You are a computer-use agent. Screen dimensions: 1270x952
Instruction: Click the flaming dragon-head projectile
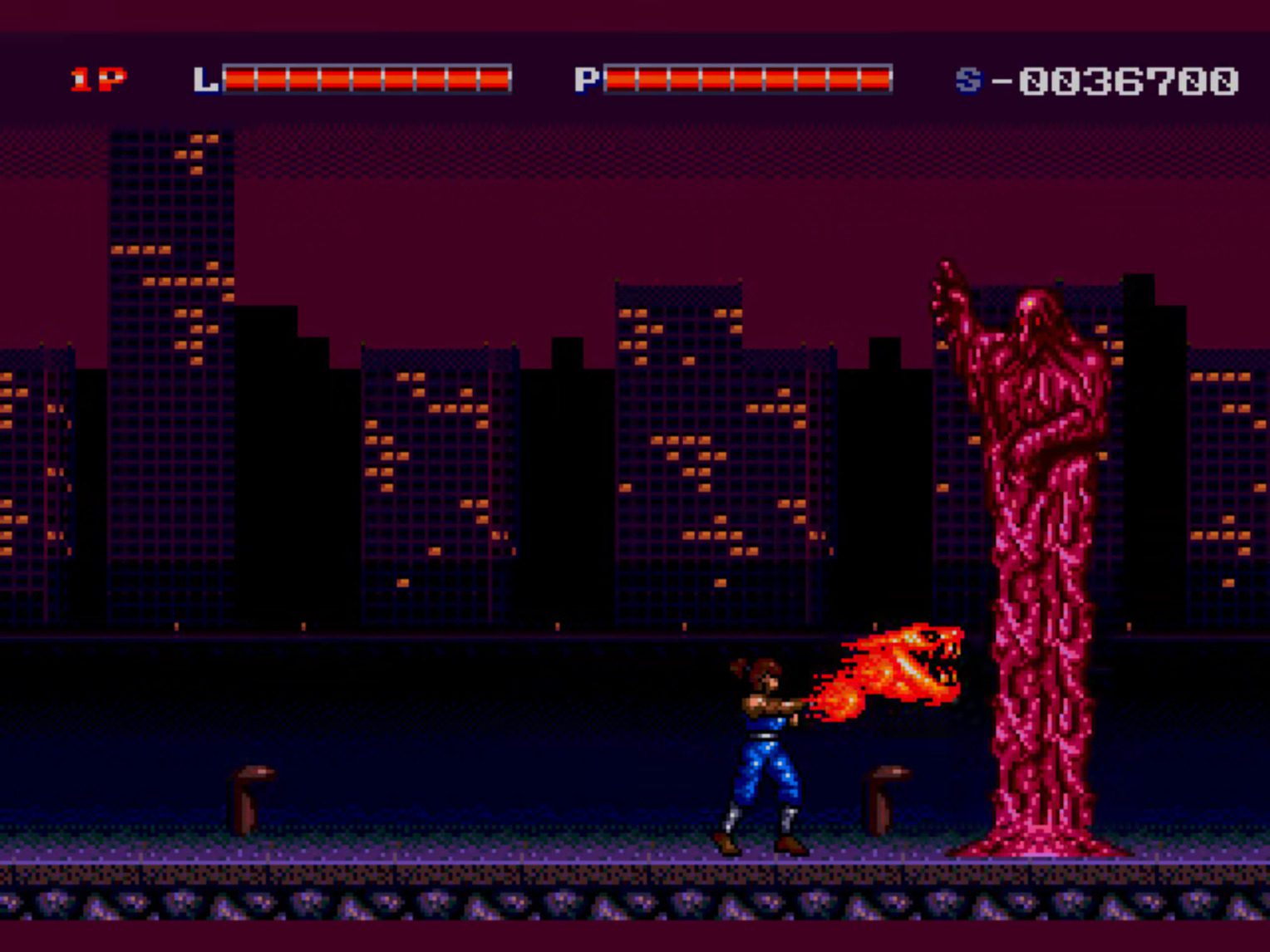pyautogui.click(x=906, y=665)
